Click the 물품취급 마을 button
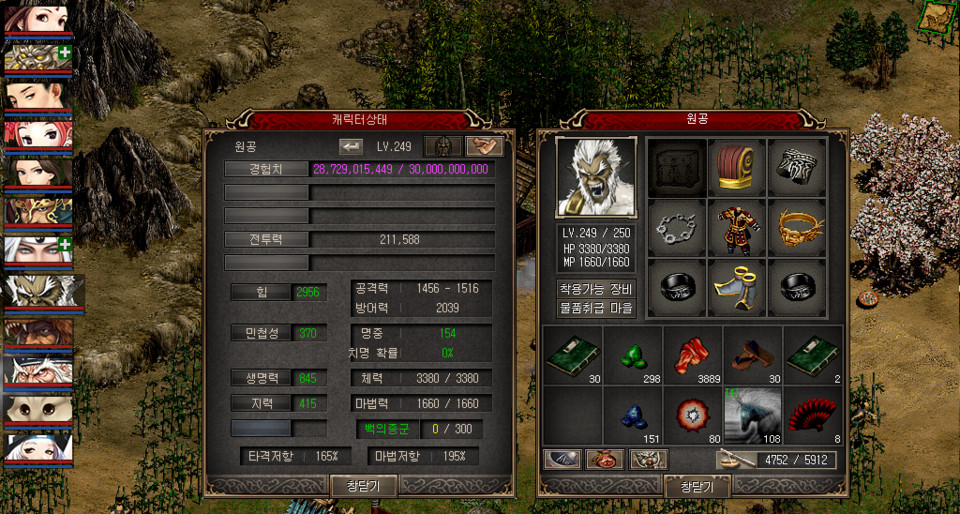960x514 pixels. (596, 308)
